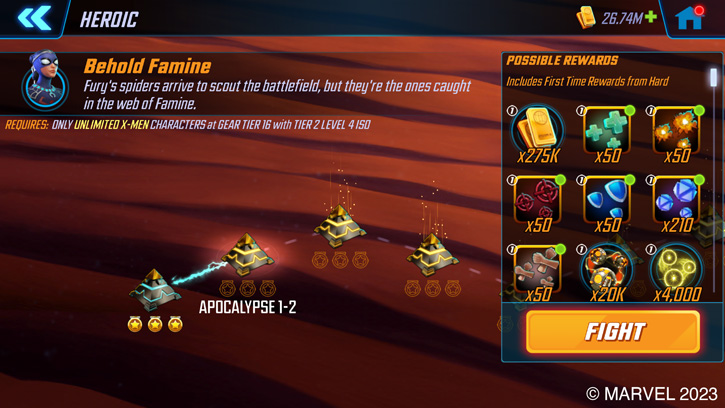Inspect the orange gears x50 reward
The image size is (725, 408).
click(676, 132)
